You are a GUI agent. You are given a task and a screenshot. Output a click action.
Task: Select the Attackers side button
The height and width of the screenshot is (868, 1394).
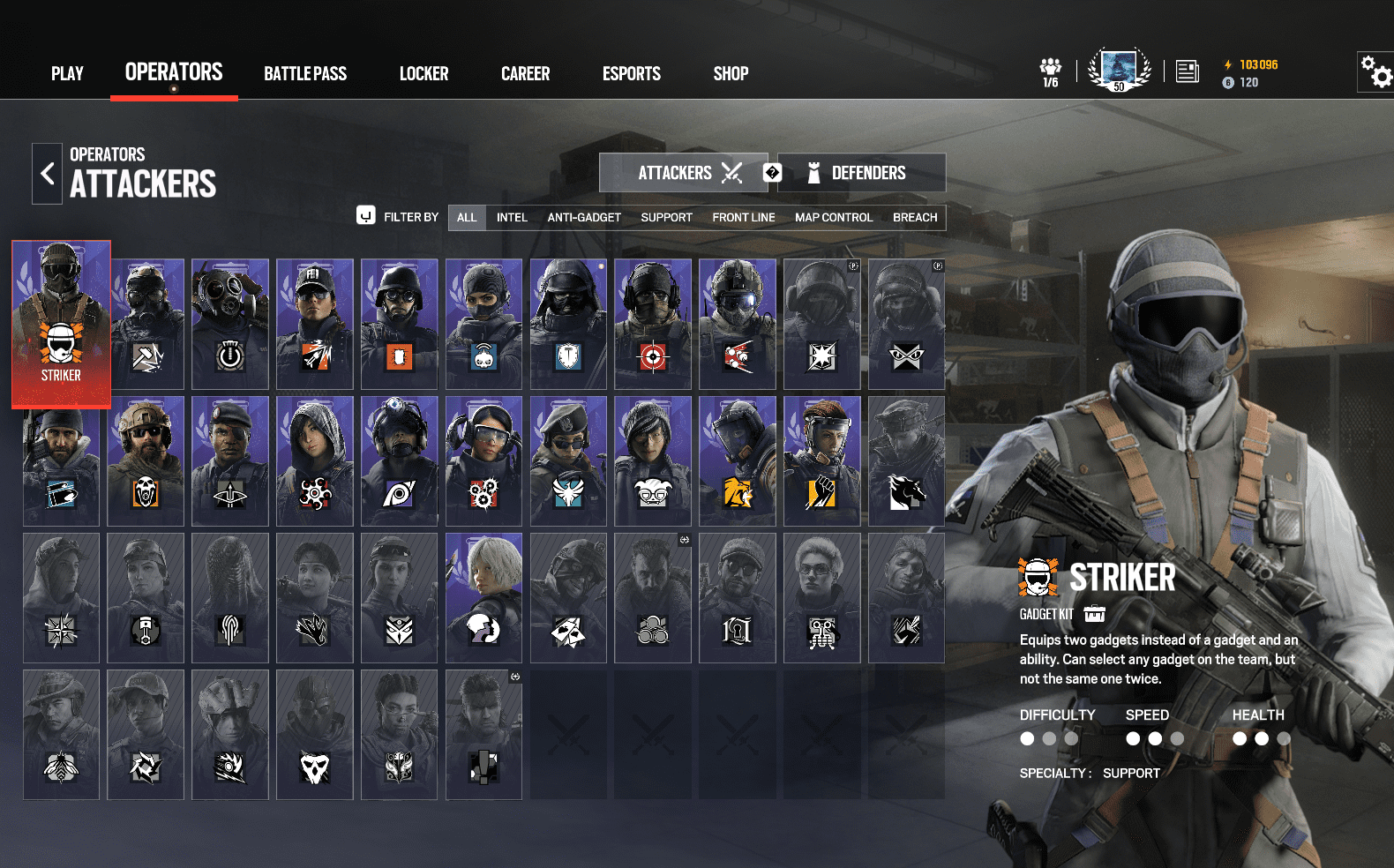(x=683, y=173)
